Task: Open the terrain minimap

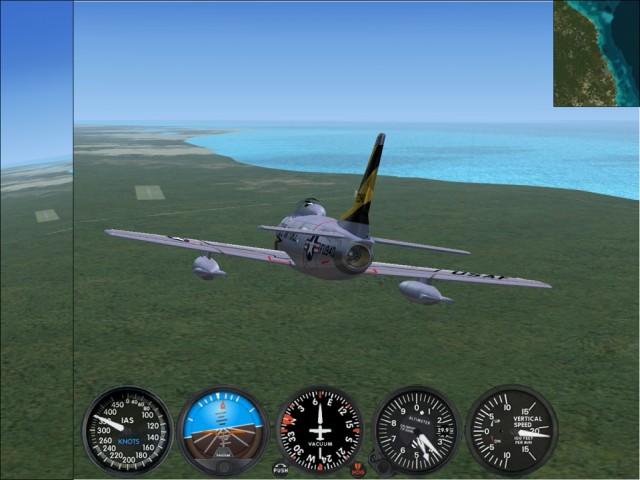Action: coord(596,53)
